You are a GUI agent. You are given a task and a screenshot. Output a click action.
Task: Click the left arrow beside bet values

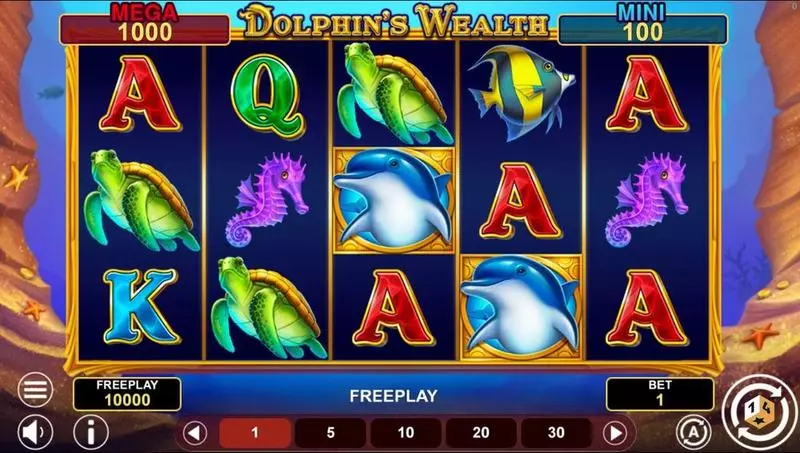pos(196,433)
